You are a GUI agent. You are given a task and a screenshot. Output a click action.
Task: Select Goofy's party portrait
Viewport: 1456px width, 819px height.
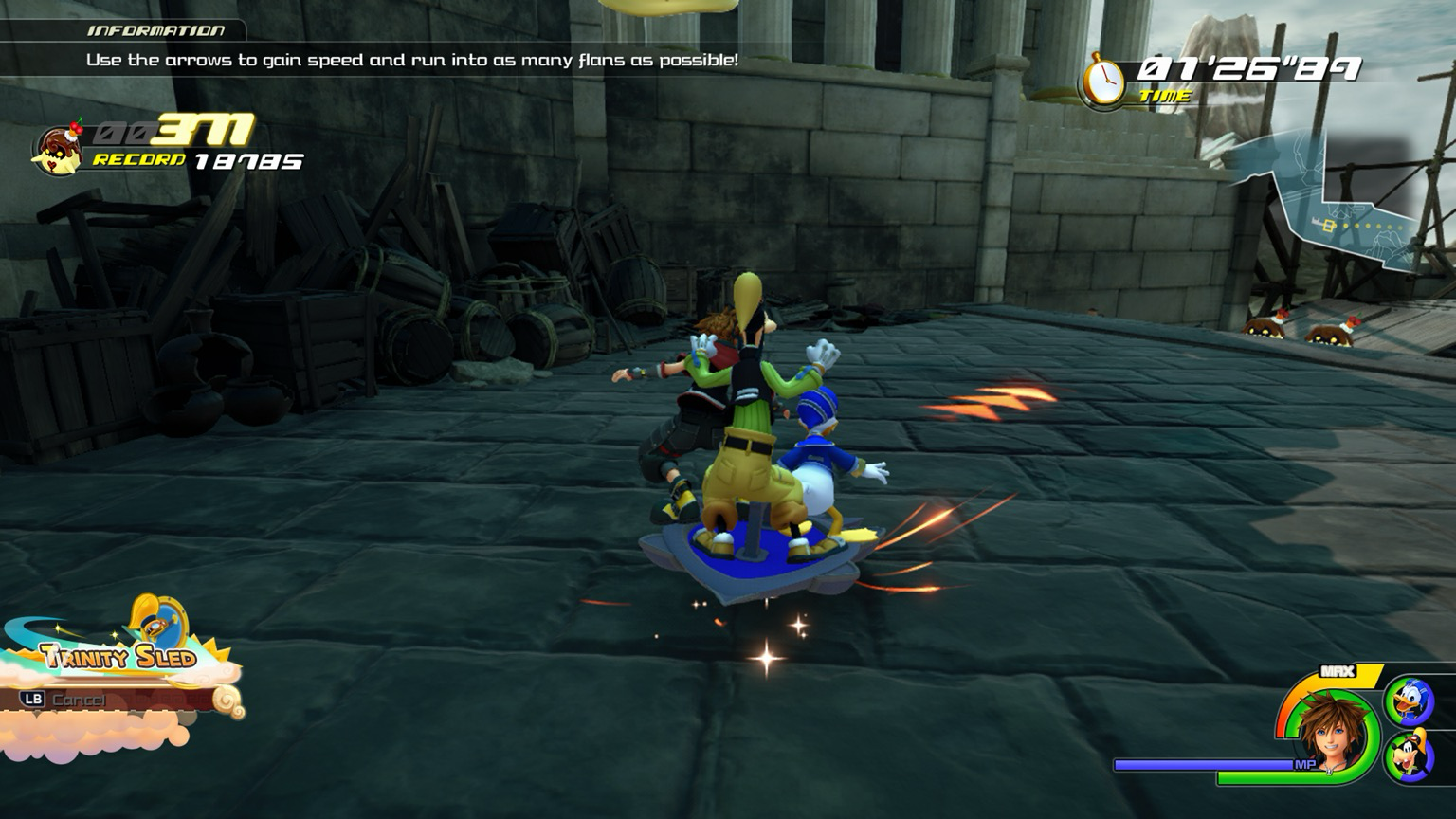tap(1409, 757)
